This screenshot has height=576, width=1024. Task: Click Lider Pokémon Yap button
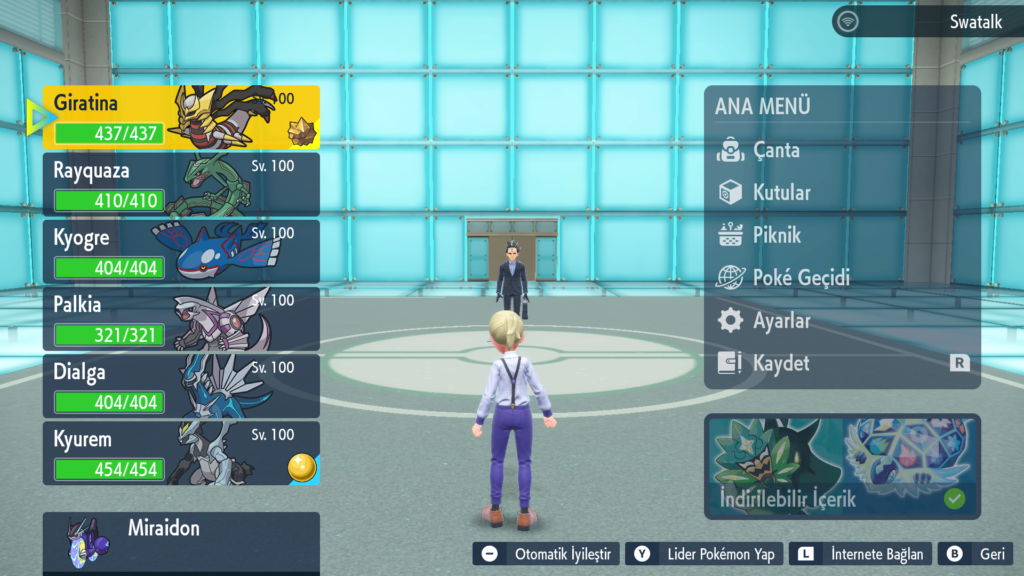pos(704,554)
